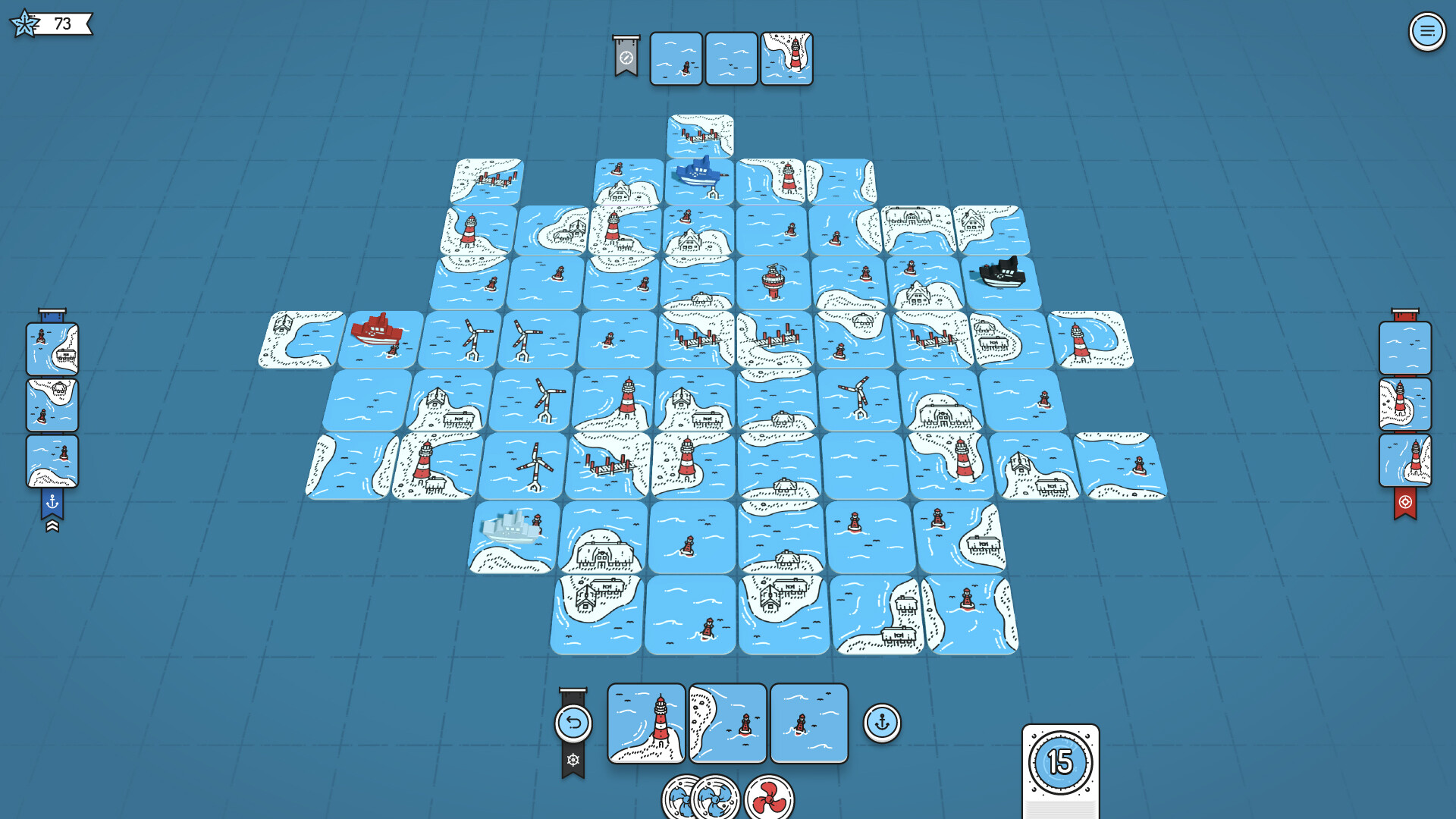Image resolution: width=1456 pixels, height=819 pixels.
Task: Click the undo arrow button
Action: tap(575, 722)
